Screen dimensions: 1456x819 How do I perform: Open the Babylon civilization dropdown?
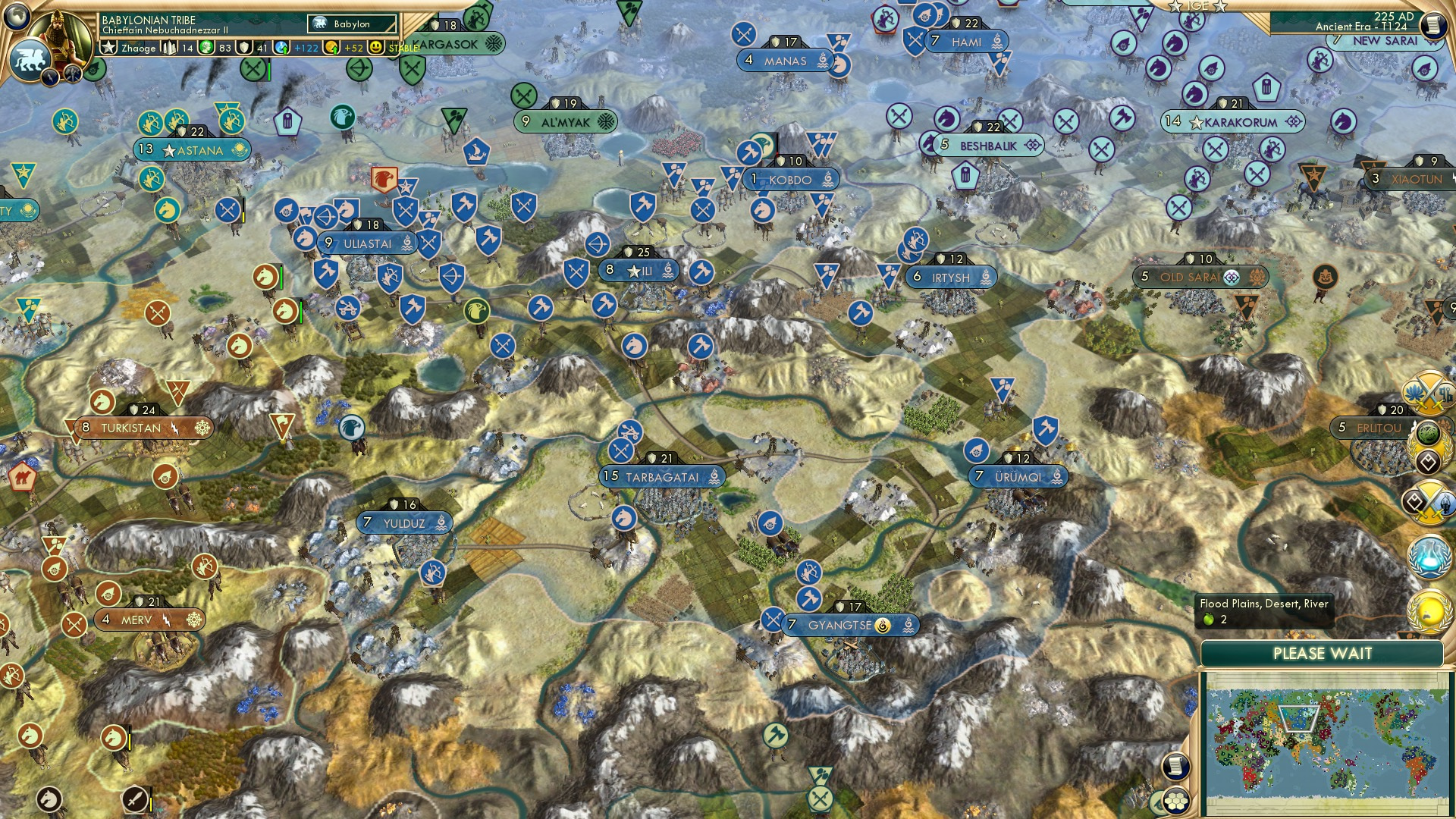coord(352,24)
